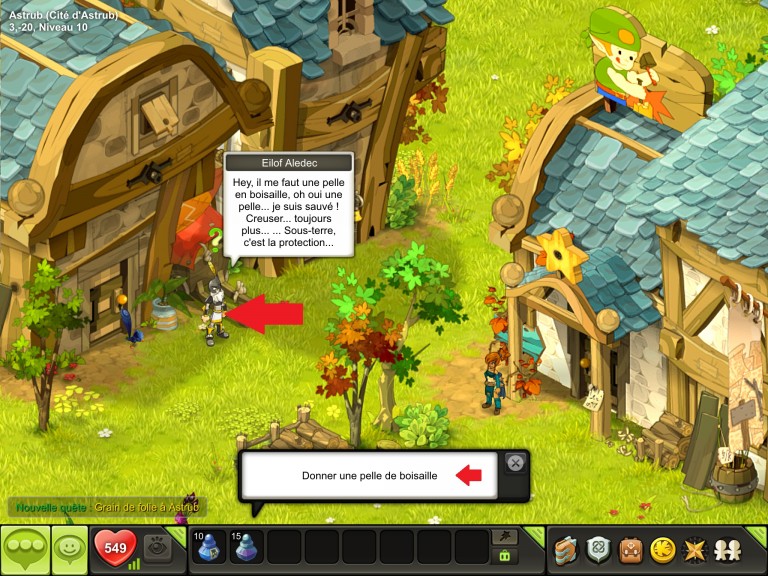Open the gold coin icon menu
The image size is (768, 576).
[661, 549]
